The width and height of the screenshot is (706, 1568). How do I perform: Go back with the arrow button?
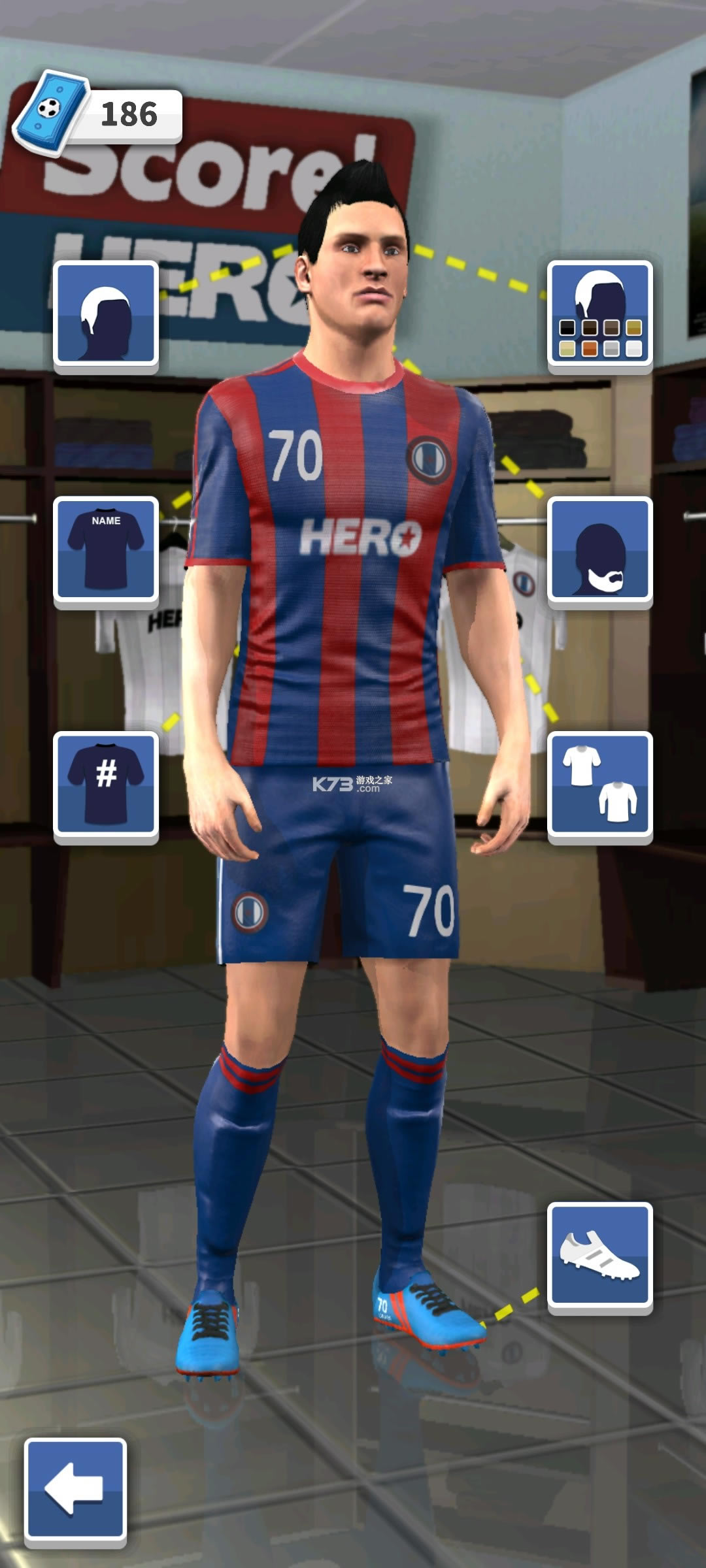pos(75,1490)
